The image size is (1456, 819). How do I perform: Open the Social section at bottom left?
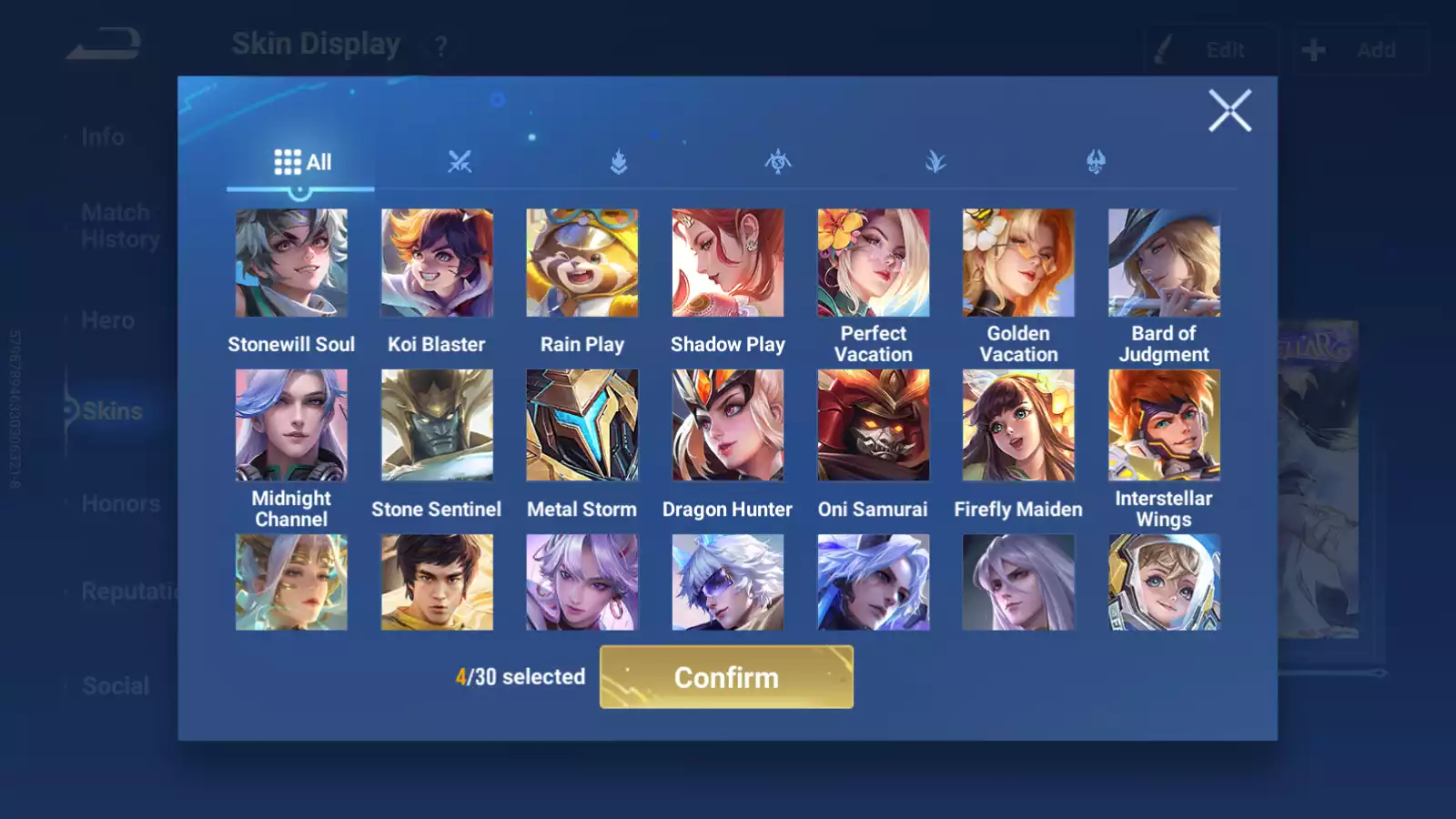click(114, 685)
